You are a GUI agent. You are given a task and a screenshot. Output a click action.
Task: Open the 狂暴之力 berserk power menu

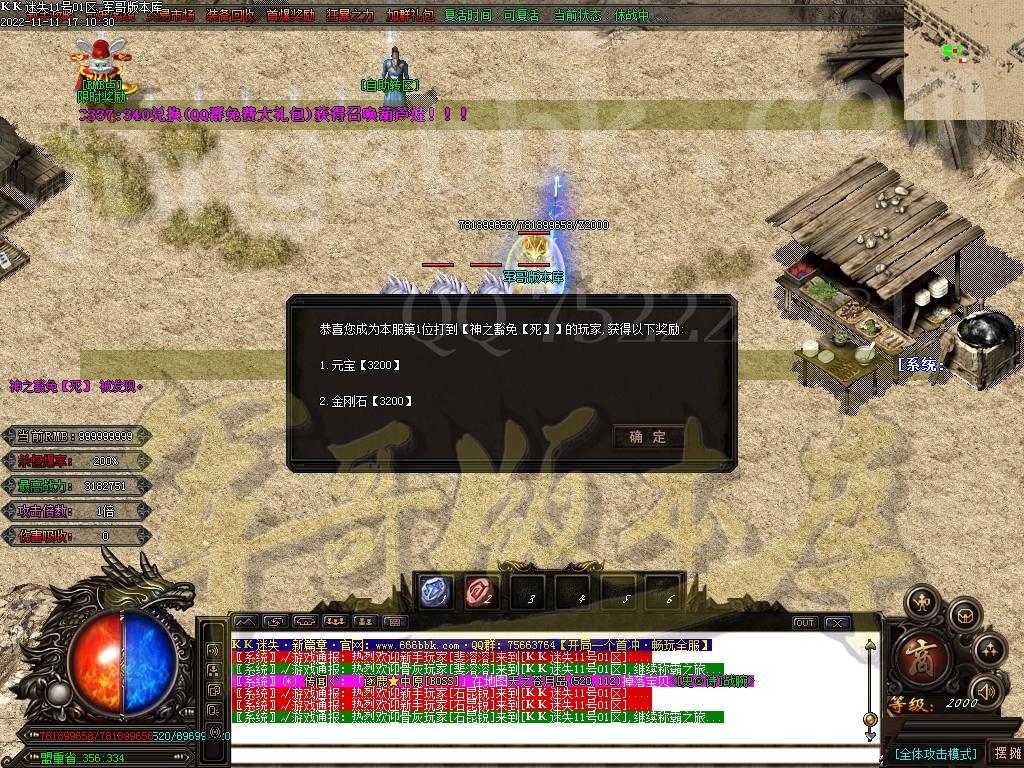pos(350,16)
